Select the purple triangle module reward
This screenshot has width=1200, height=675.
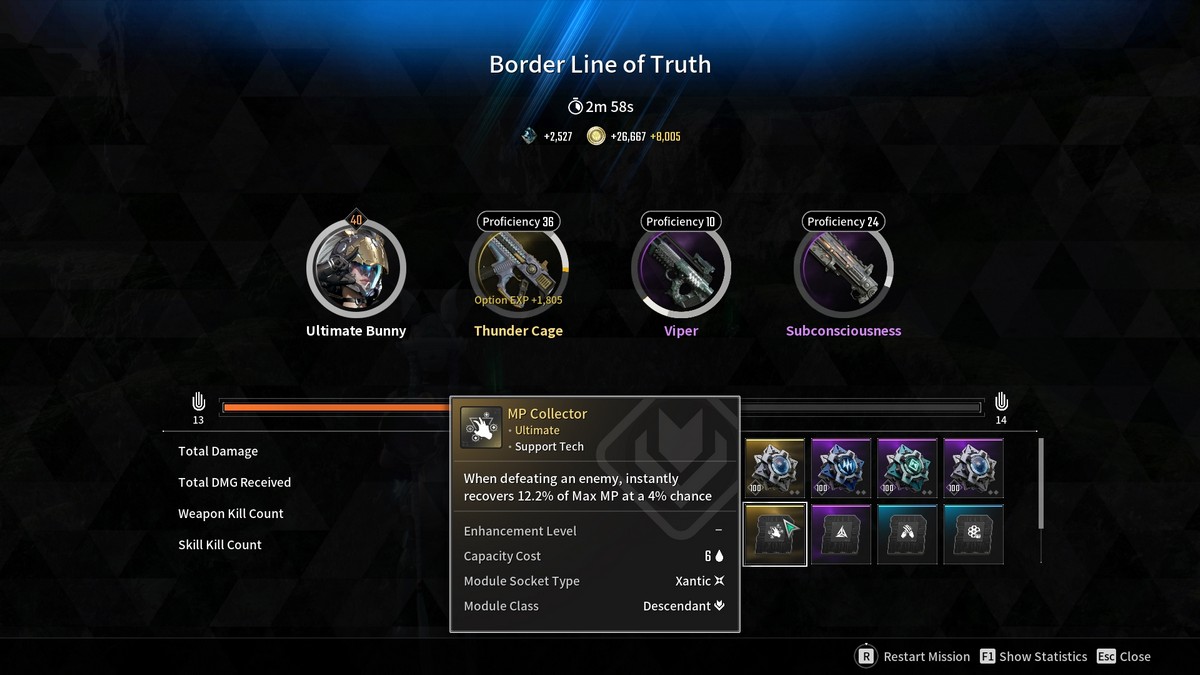pos(841,534)
